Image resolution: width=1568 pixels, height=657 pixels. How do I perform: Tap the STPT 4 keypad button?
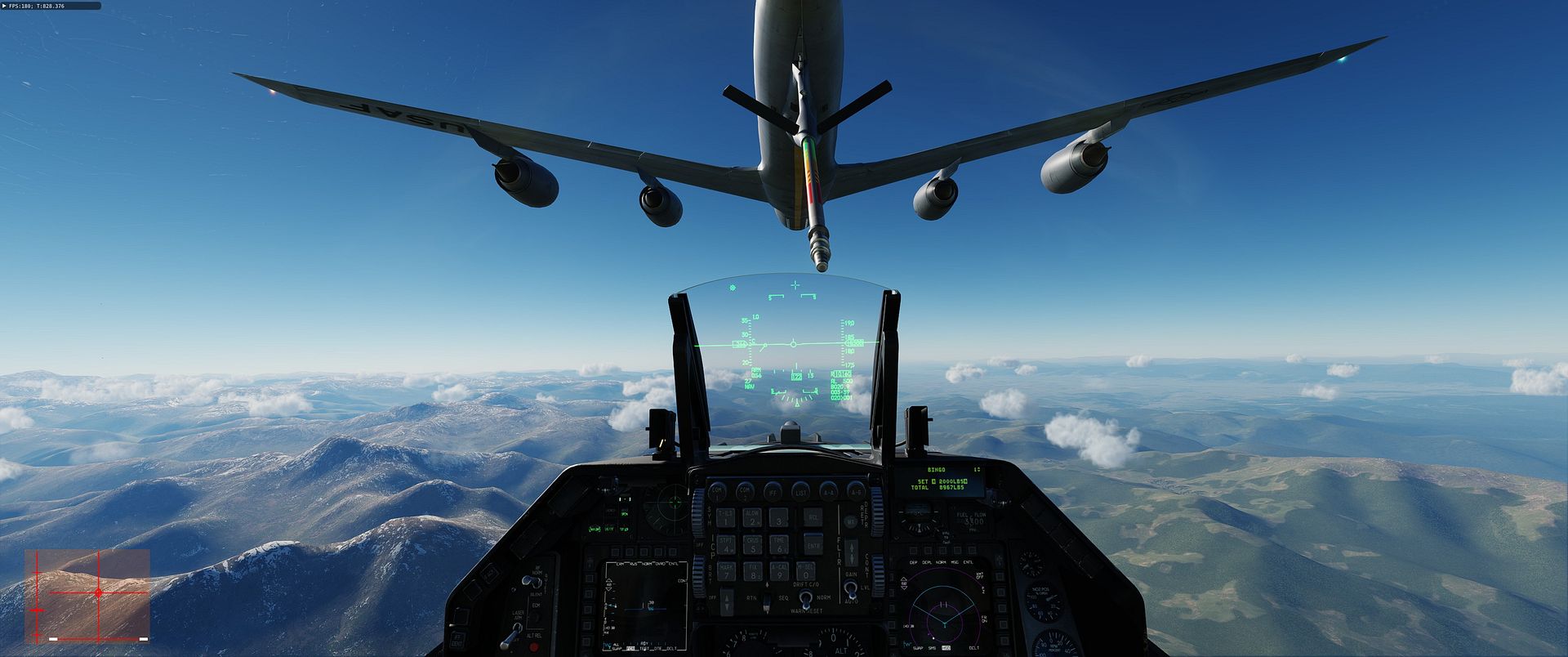click(725, 544)
